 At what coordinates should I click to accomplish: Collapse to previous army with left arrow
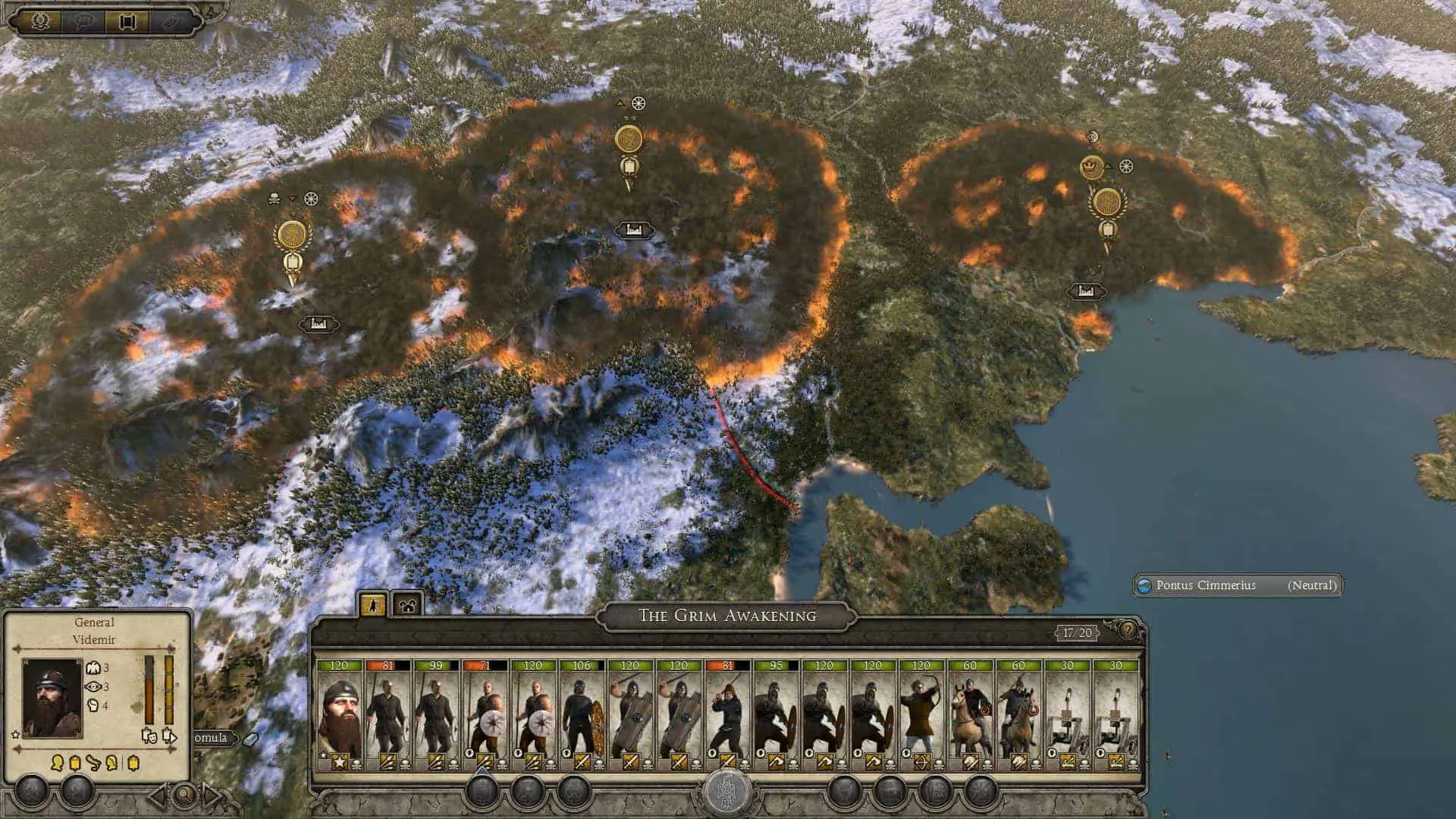tap(158, 793)
